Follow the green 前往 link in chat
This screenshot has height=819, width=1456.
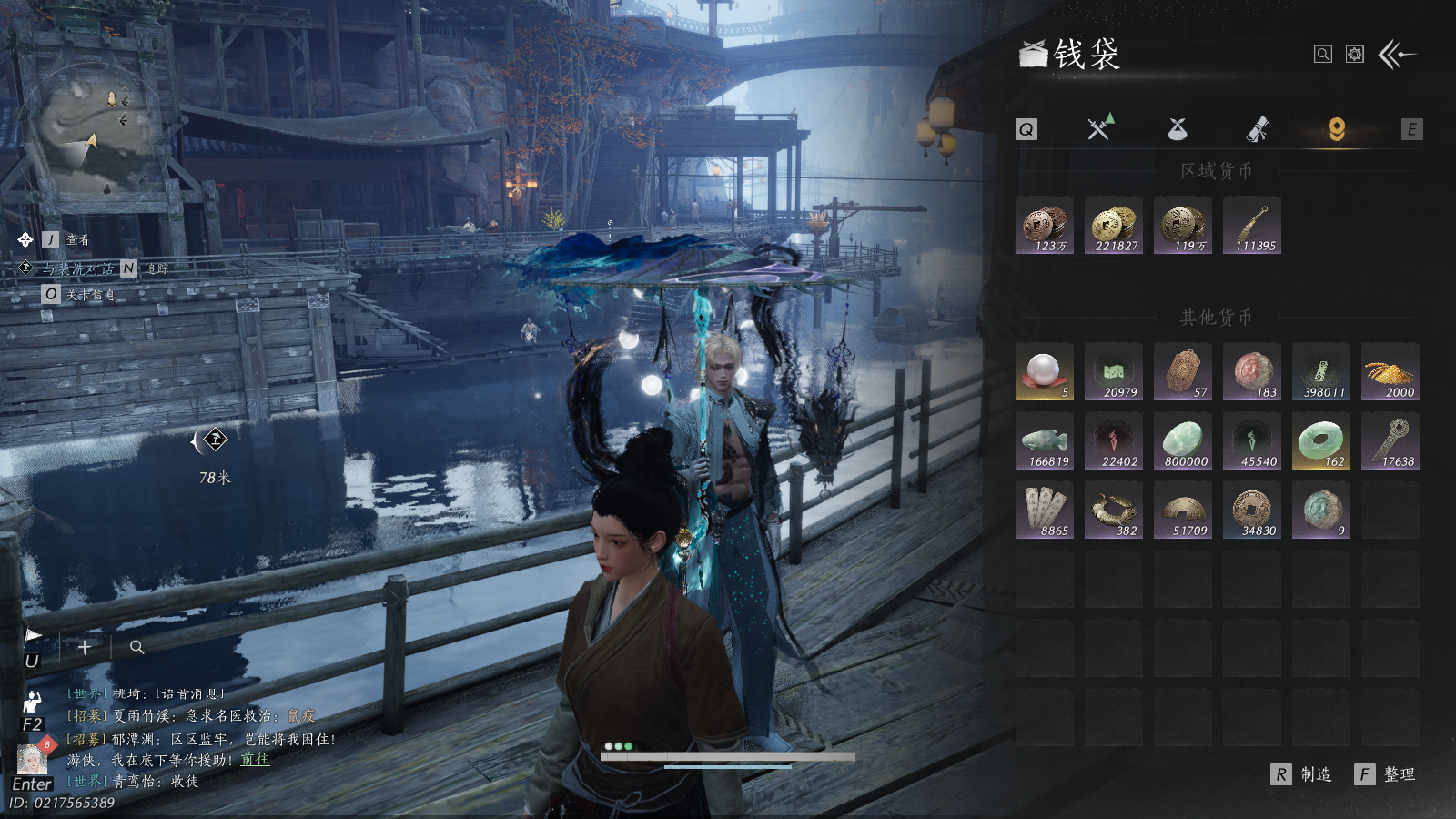coord(255,759)
